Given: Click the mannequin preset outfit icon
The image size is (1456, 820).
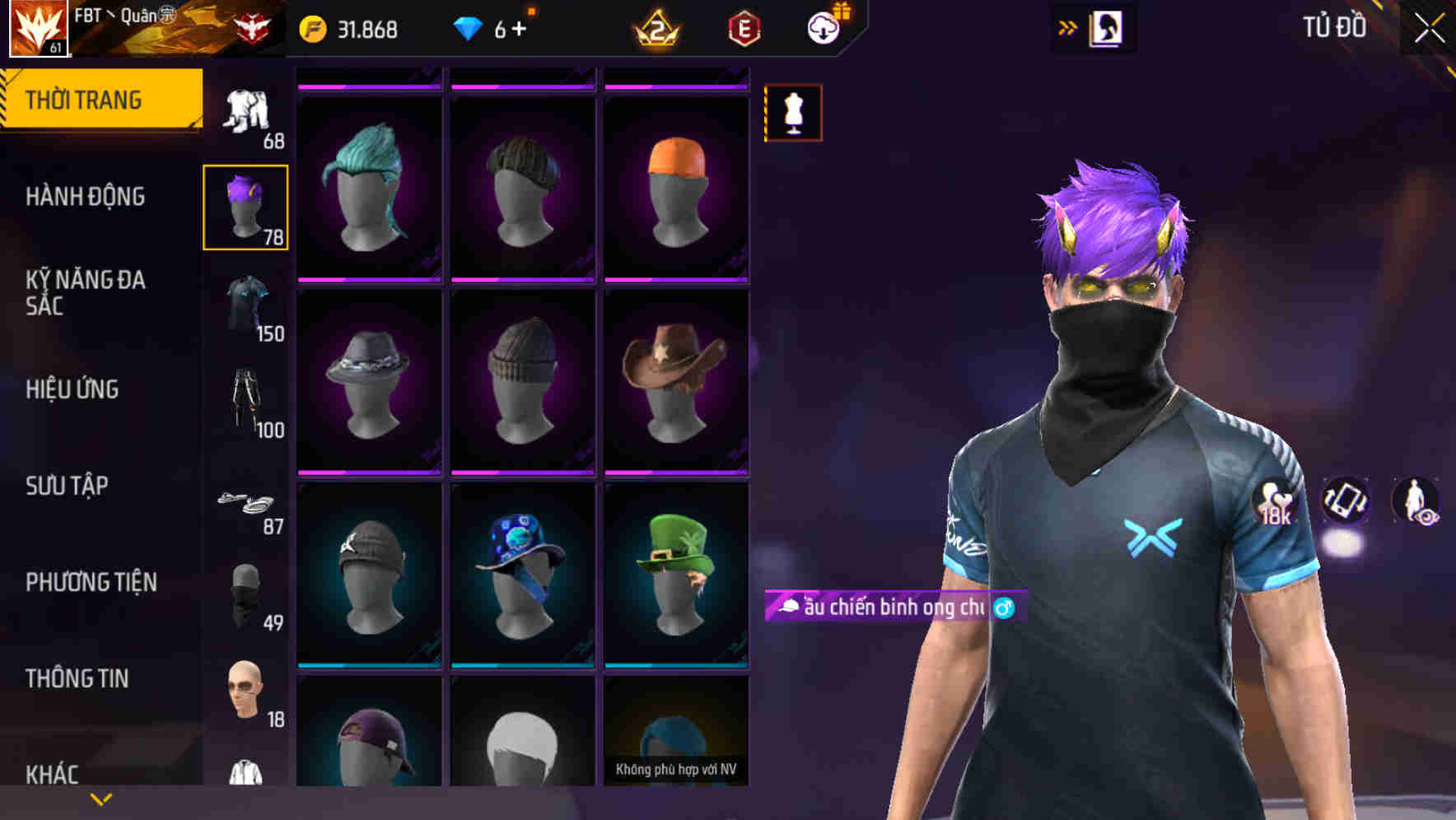Looking at the screenshot, I should [793, 112].
